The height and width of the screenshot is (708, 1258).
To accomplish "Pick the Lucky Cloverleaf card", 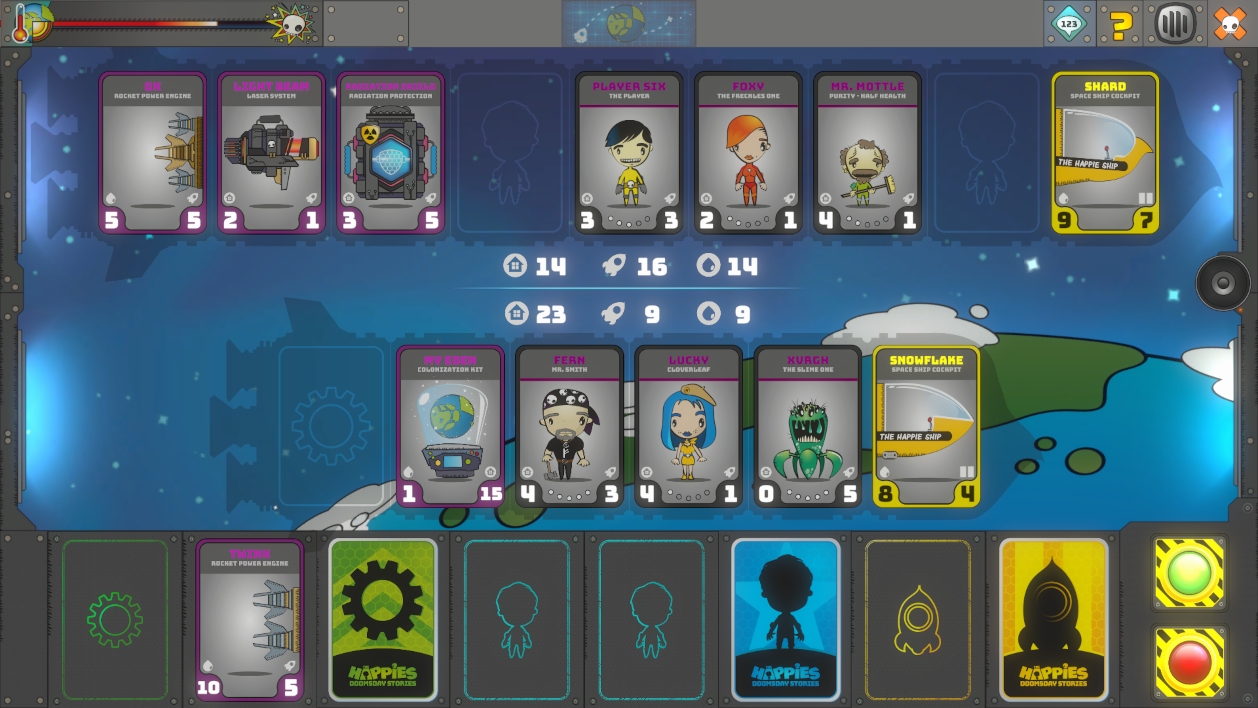I will 689,426.
